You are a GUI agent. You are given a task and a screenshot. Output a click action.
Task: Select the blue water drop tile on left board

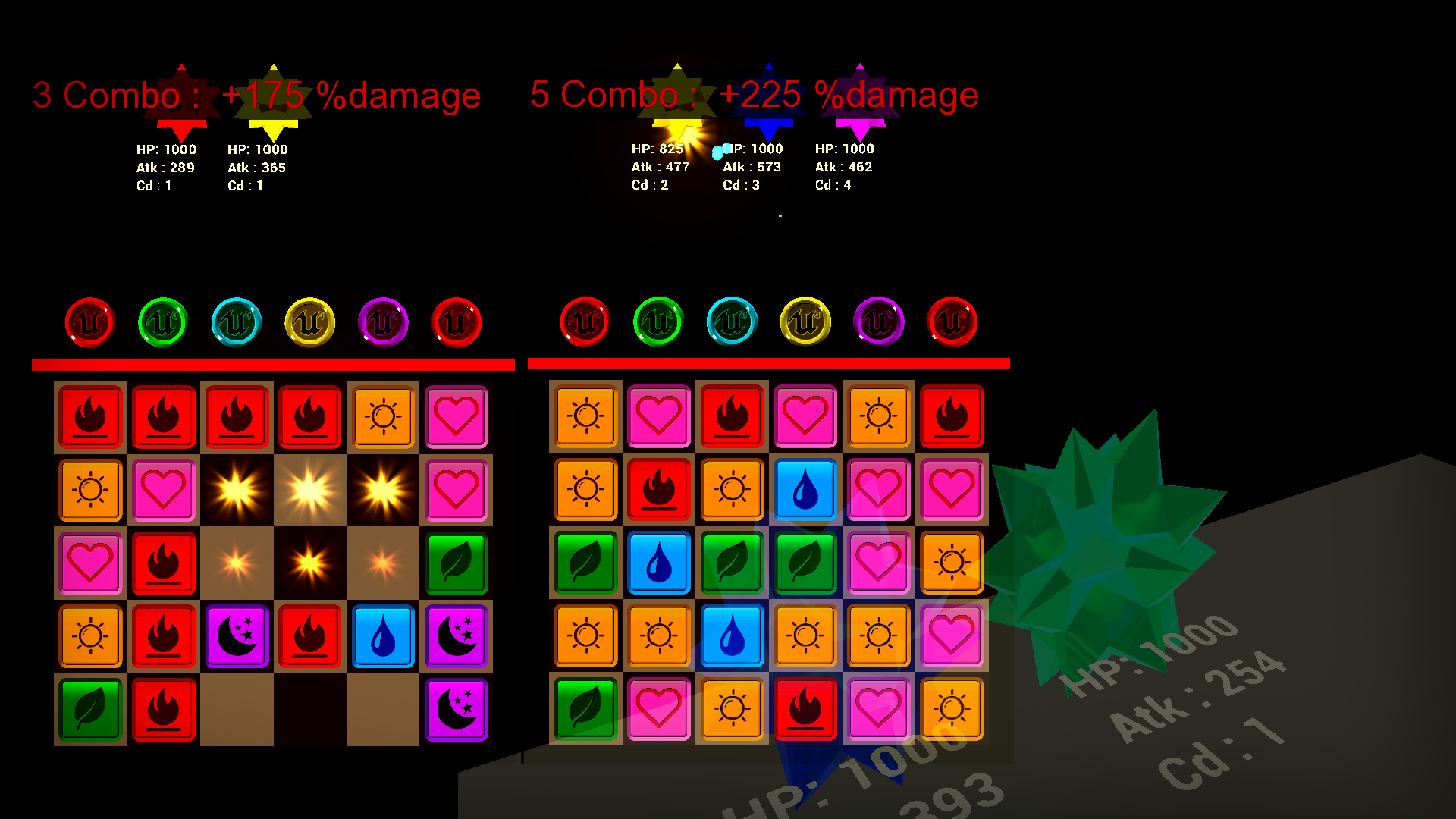pos(383,636)
